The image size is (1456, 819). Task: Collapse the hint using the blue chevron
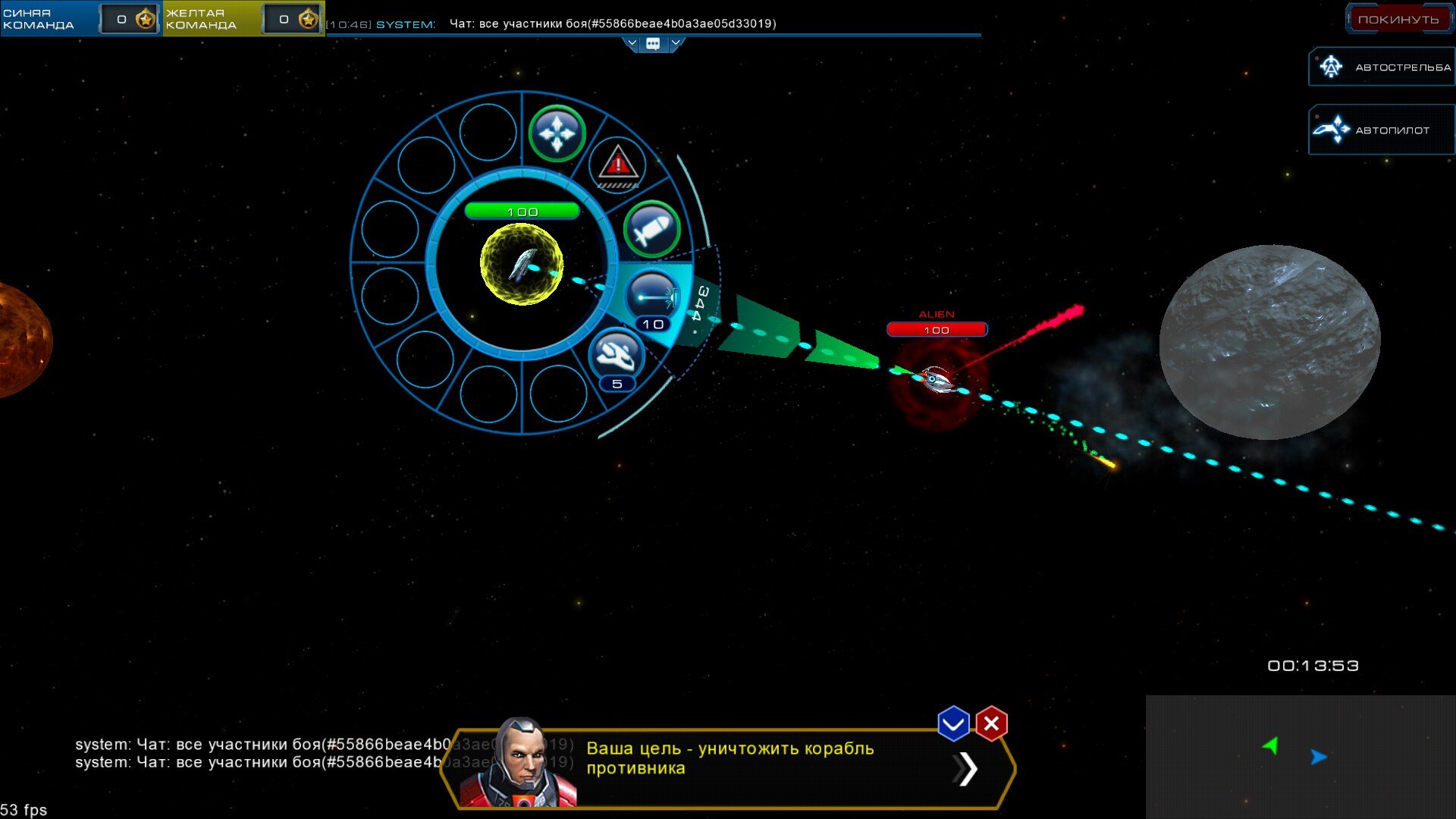953,724
